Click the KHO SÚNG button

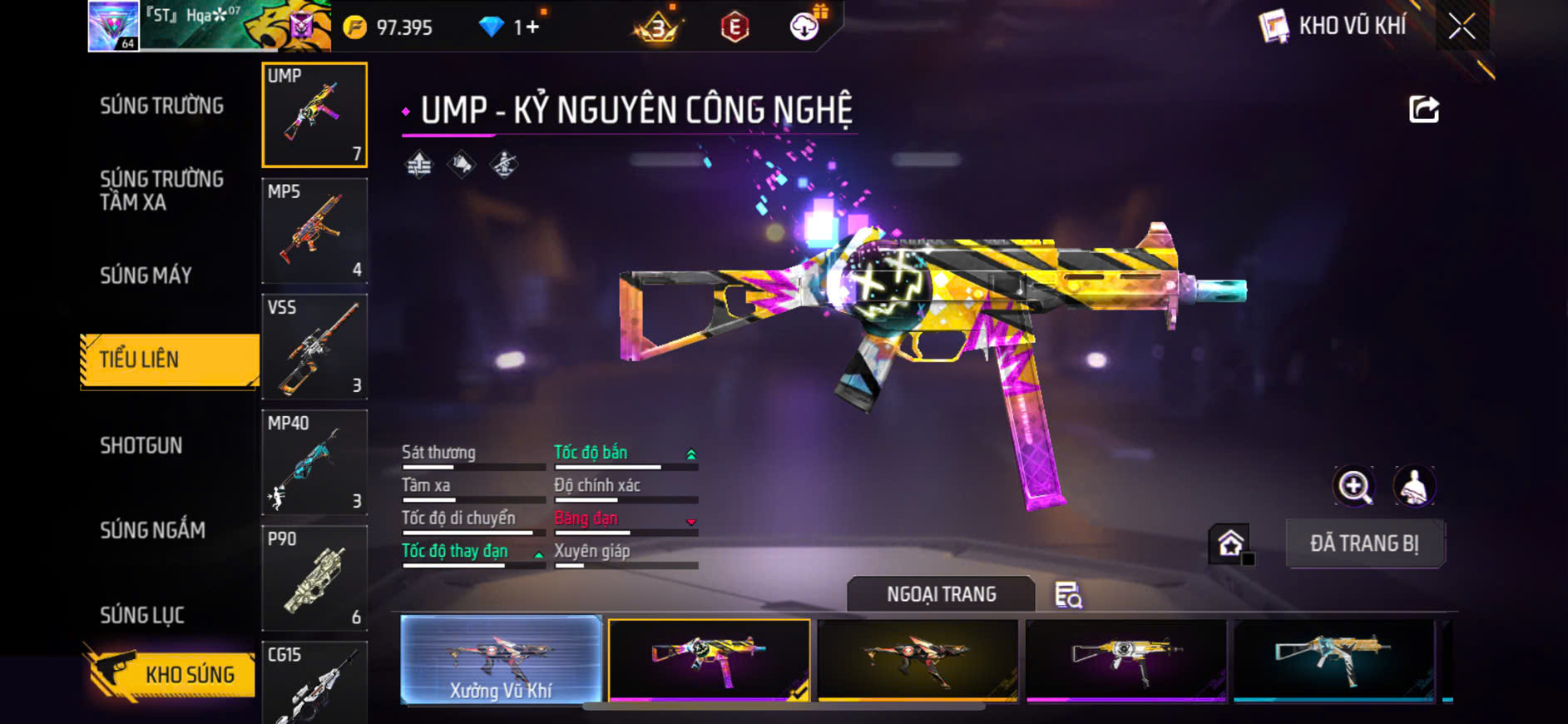click(172, 674)
